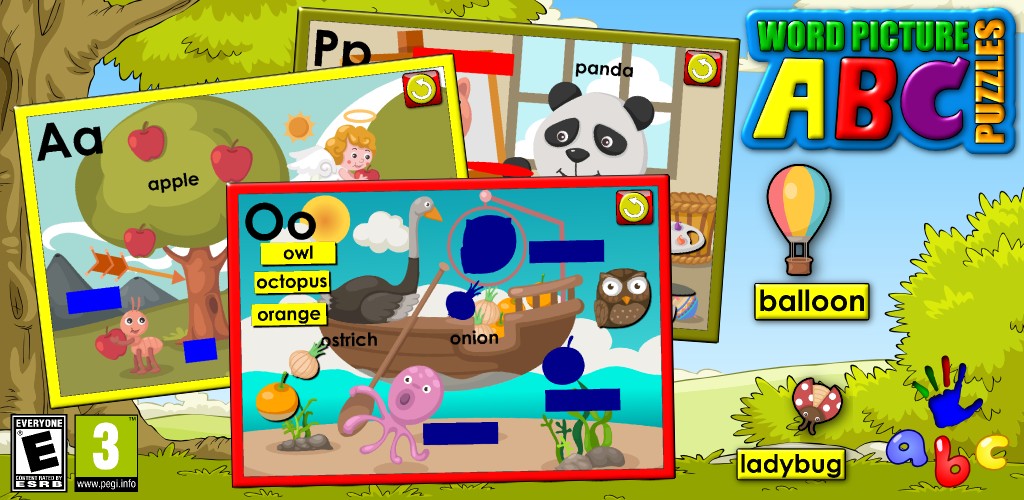Select the yellow "balloon" word label

pos(811,300)
